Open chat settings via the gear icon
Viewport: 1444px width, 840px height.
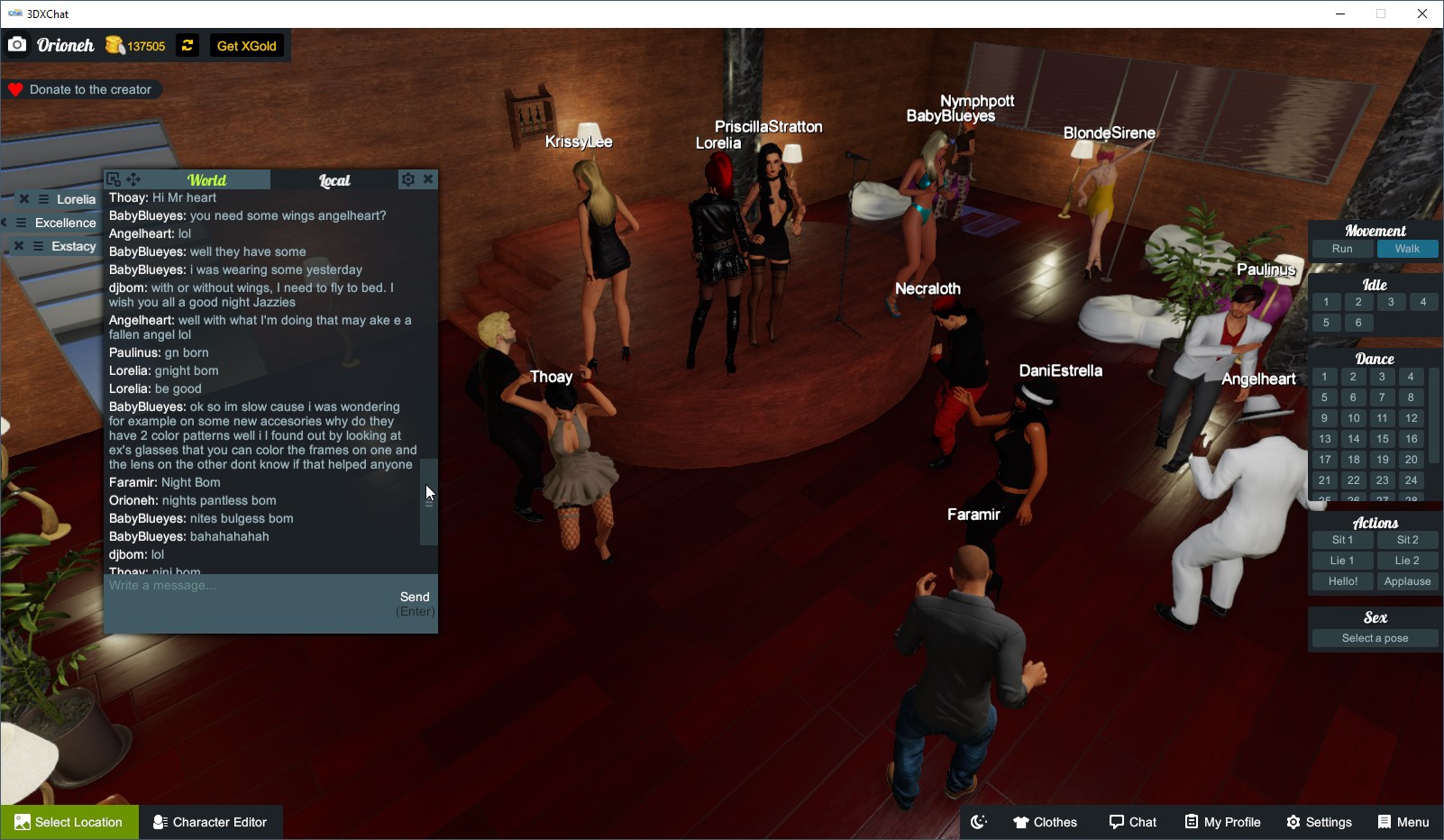tap(407, 178)
